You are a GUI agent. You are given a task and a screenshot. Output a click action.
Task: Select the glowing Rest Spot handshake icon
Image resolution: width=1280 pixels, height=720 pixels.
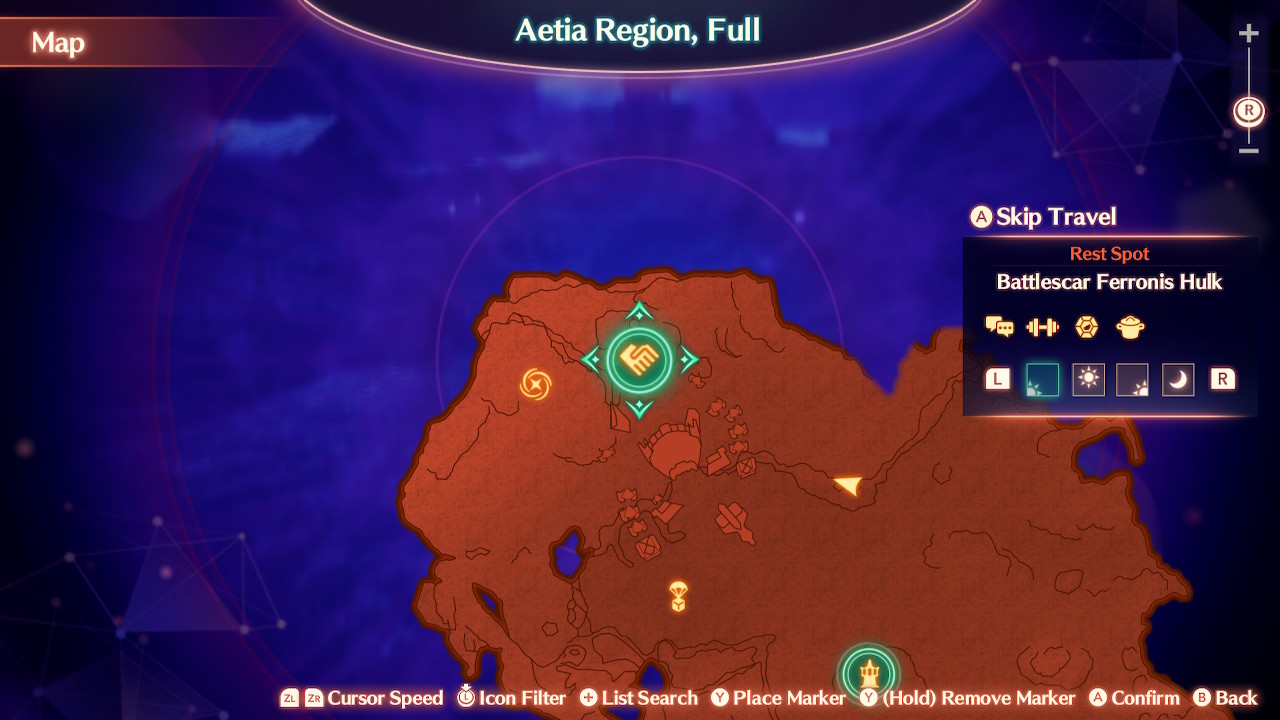[x=641, y=357]
